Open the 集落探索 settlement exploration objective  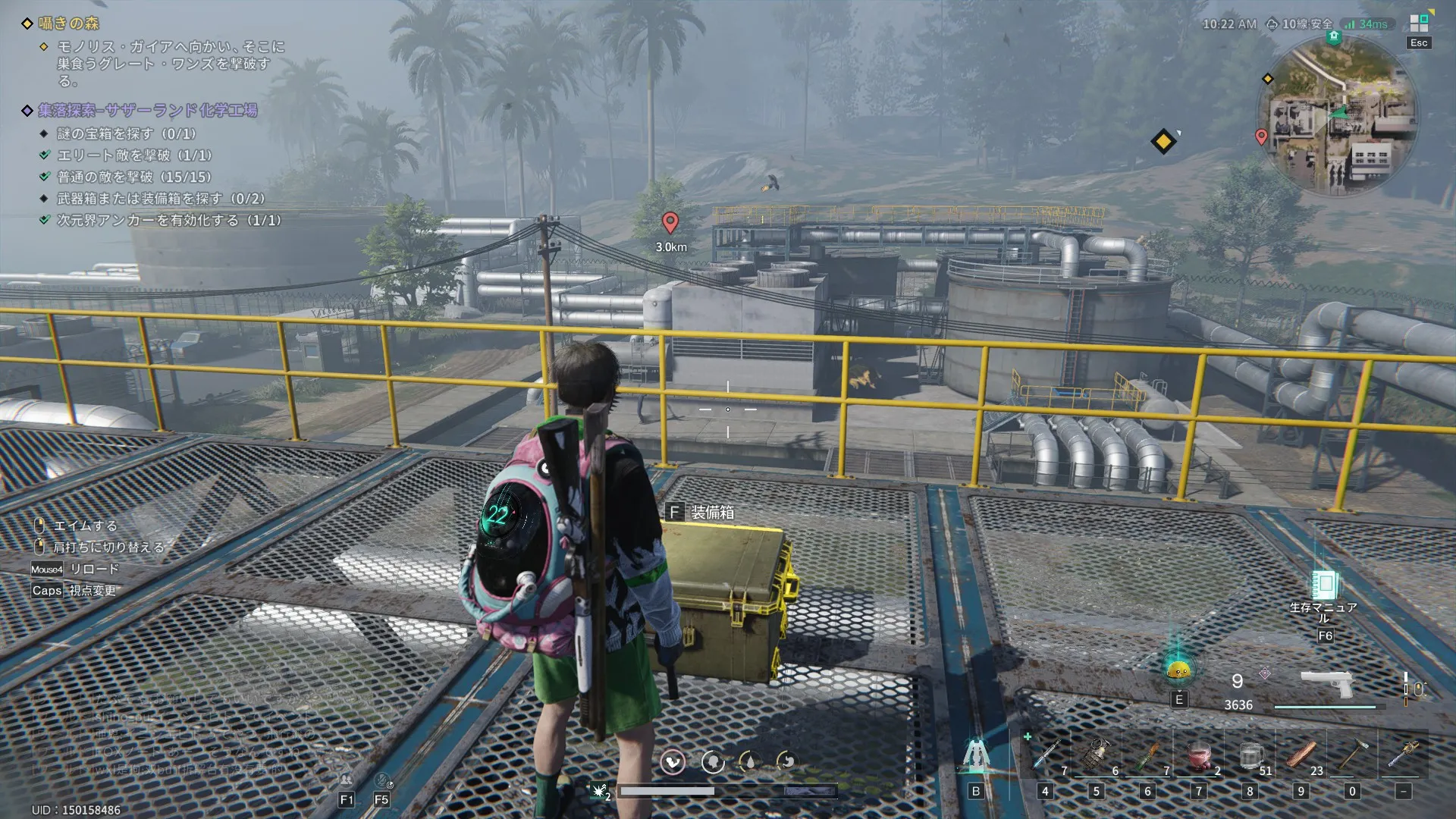coord(148,111)
